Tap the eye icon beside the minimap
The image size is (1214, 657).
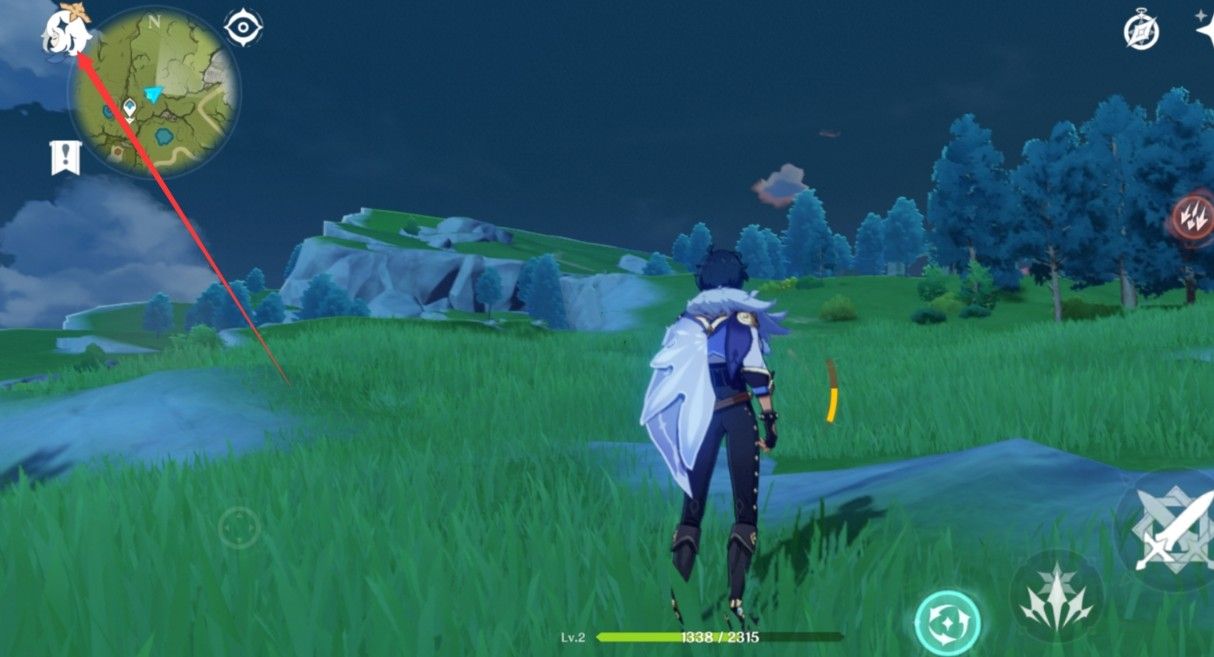(x=243, y=27)
